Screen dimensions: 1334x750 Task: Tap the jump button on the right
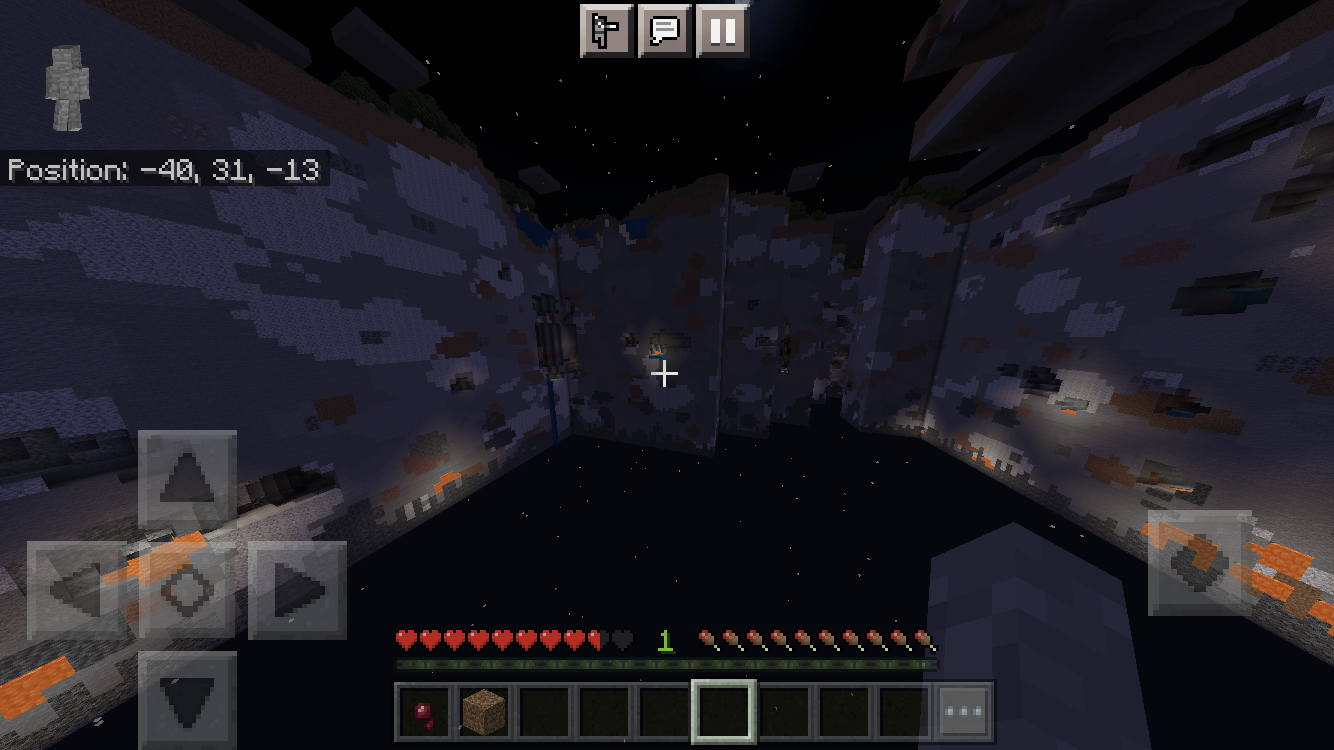1198,562
